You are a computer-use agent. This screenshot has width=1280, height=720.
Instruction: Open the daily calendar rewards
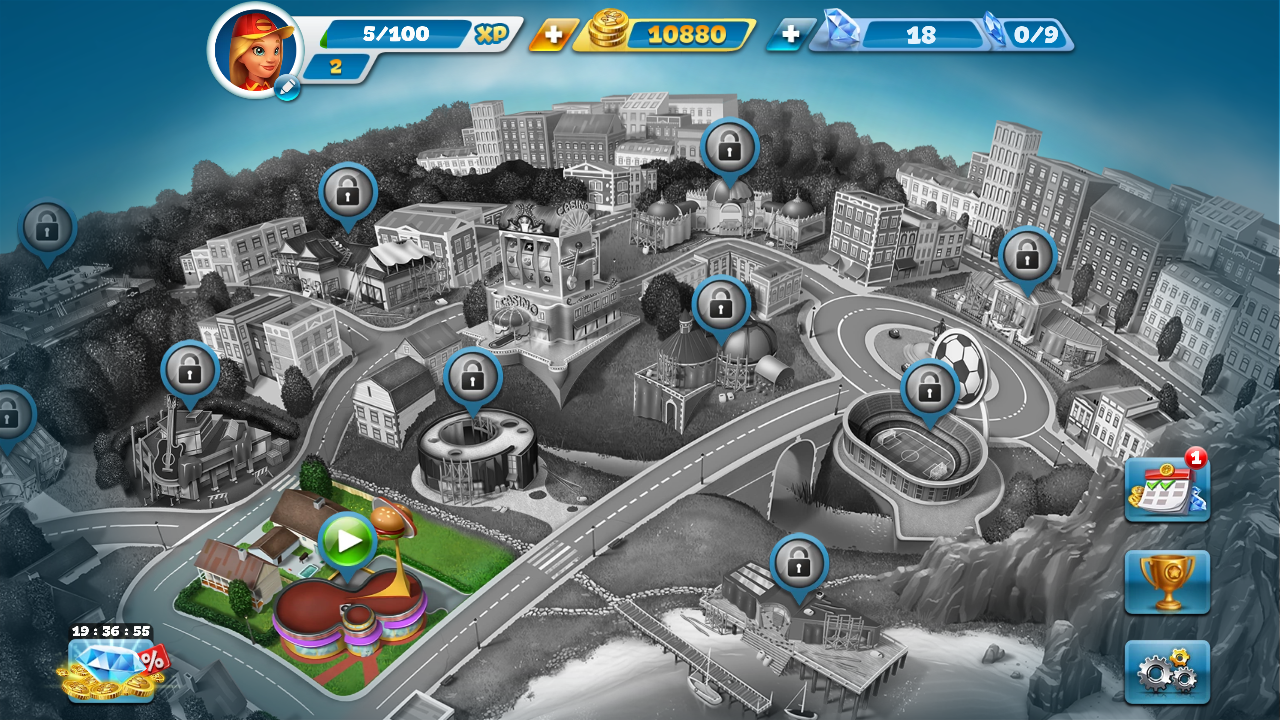coord(1166,488)
